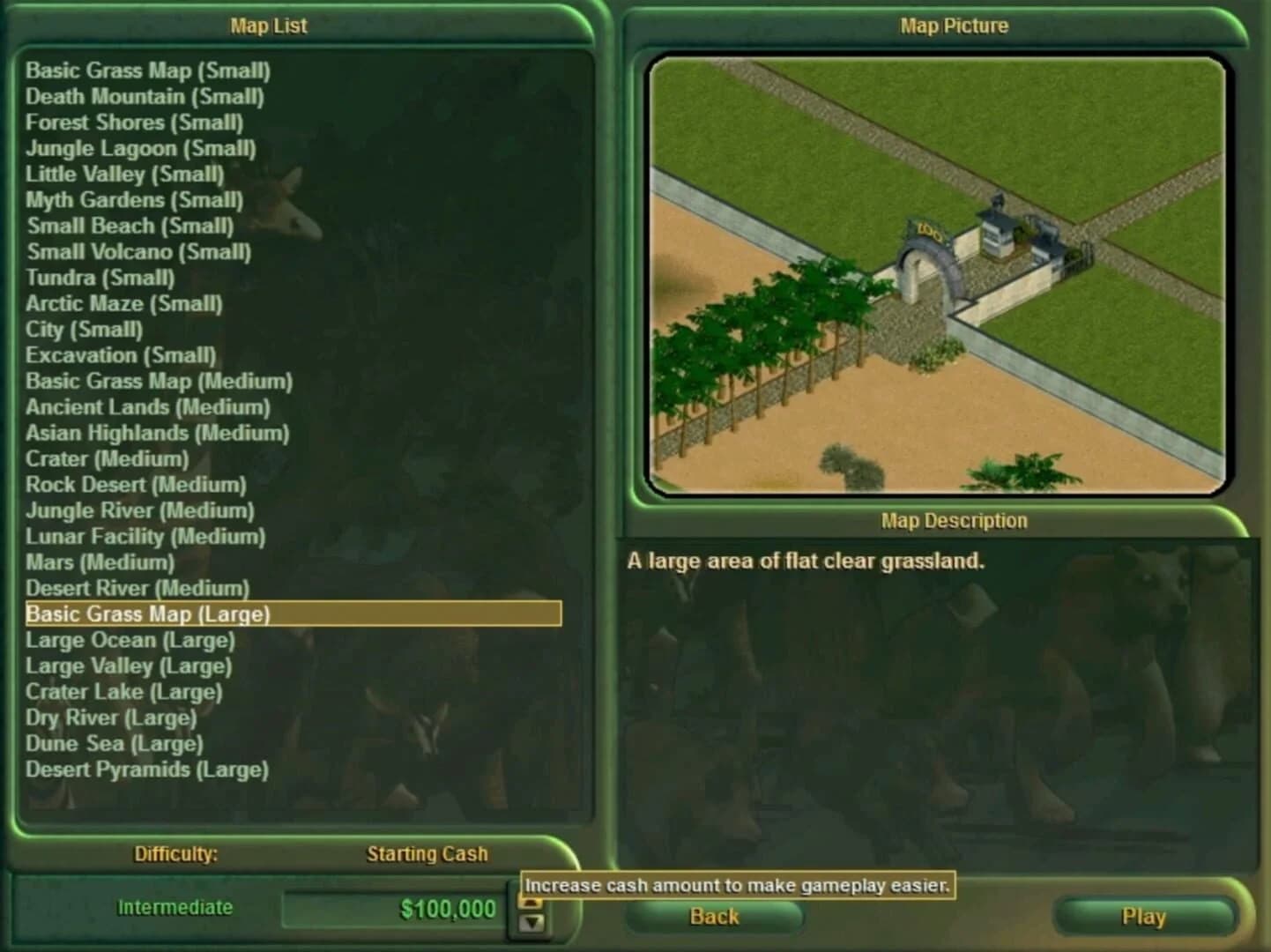Click the Intermediate difficulty setting

[175, 907]
